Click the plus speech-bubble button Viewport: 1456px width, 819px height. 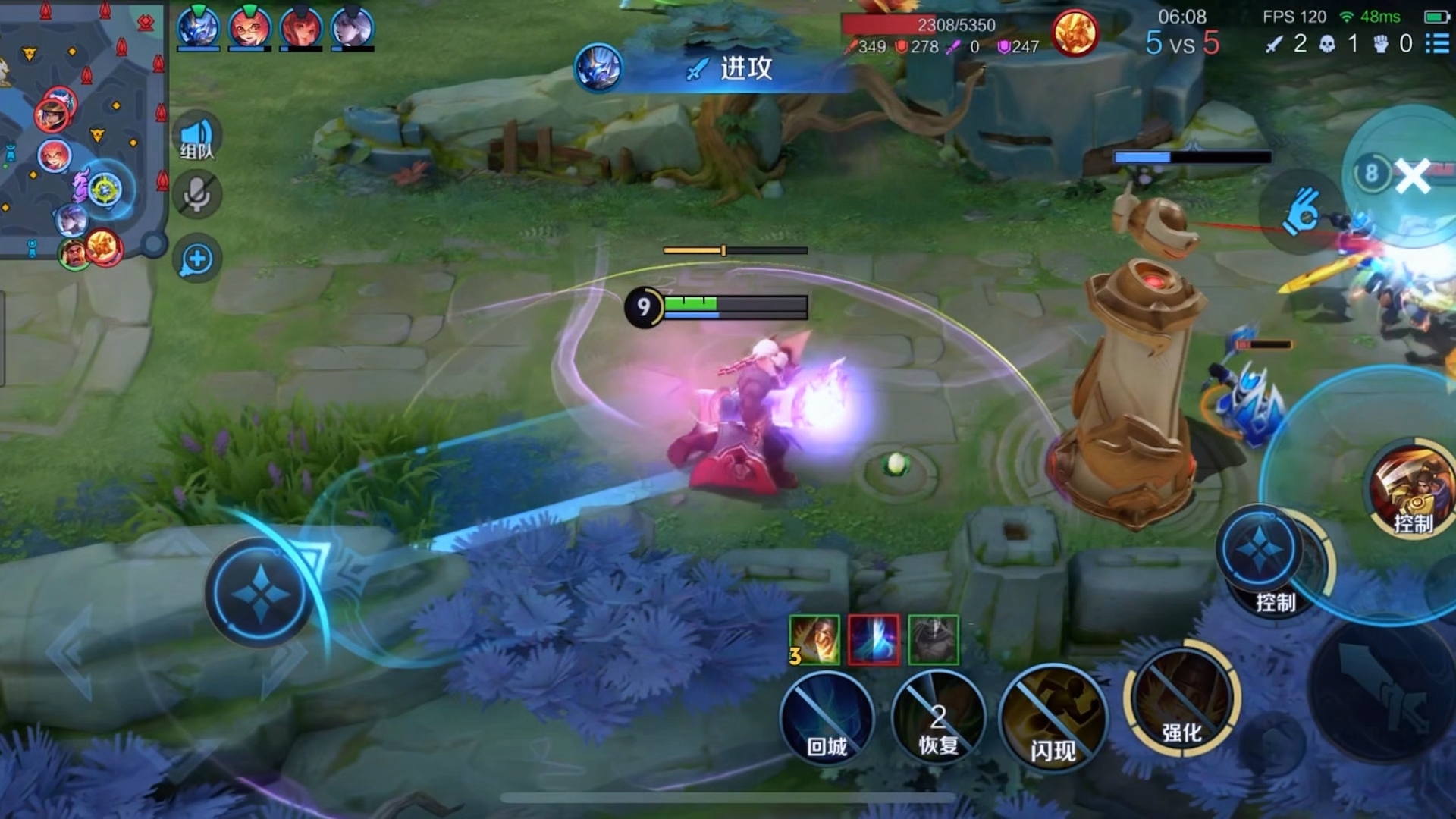[x=197, y=259]
